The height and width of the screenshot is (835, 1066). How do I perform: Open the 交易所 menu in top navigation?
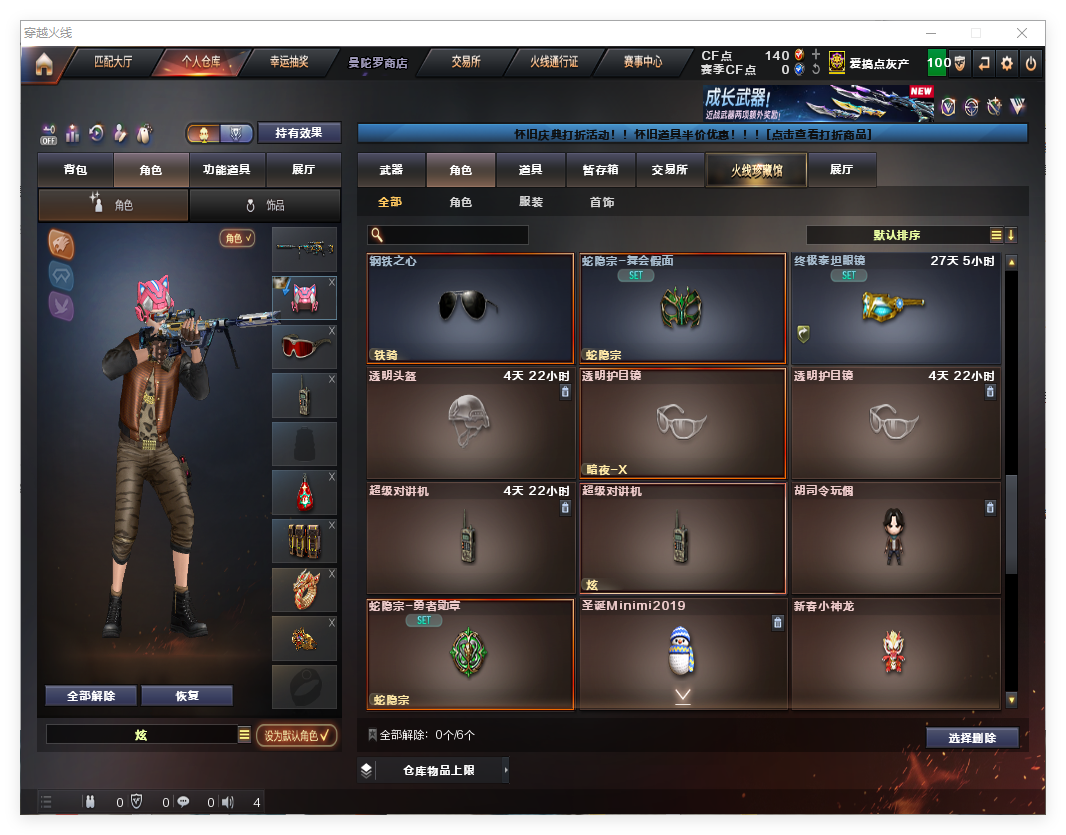[465, 62]
